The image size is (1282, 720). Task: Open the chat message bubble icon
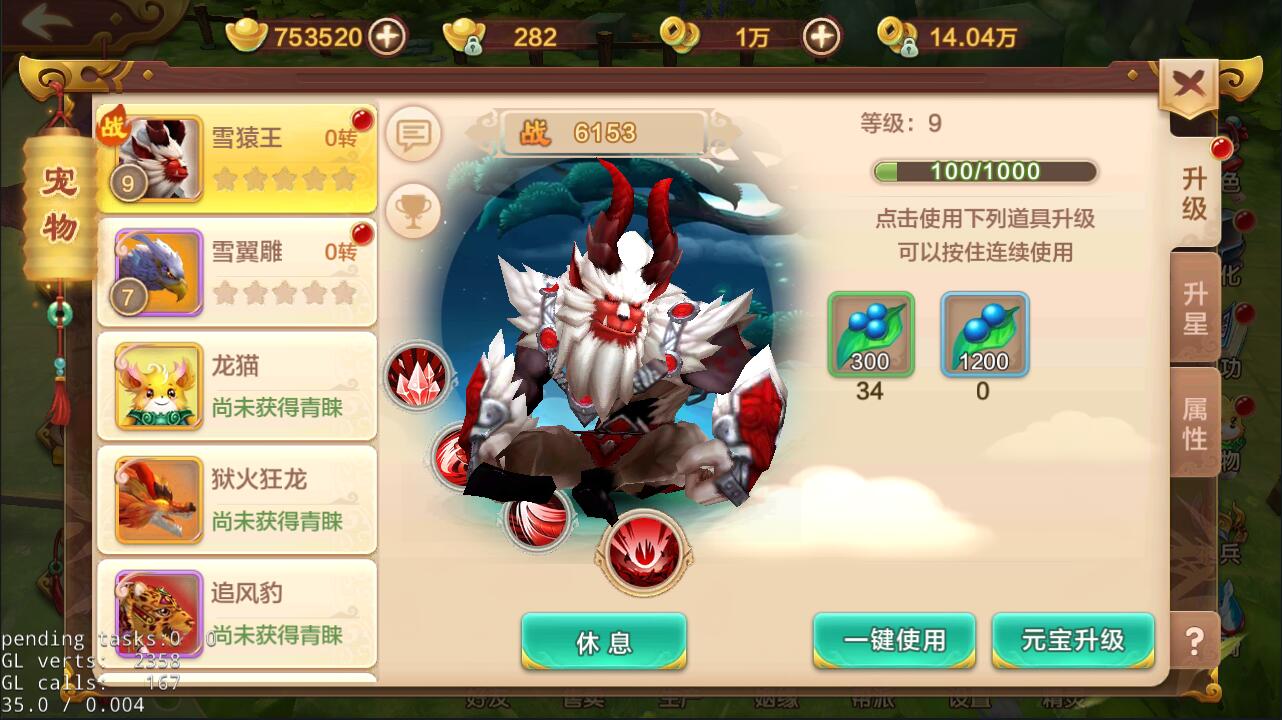pos(412,135)
